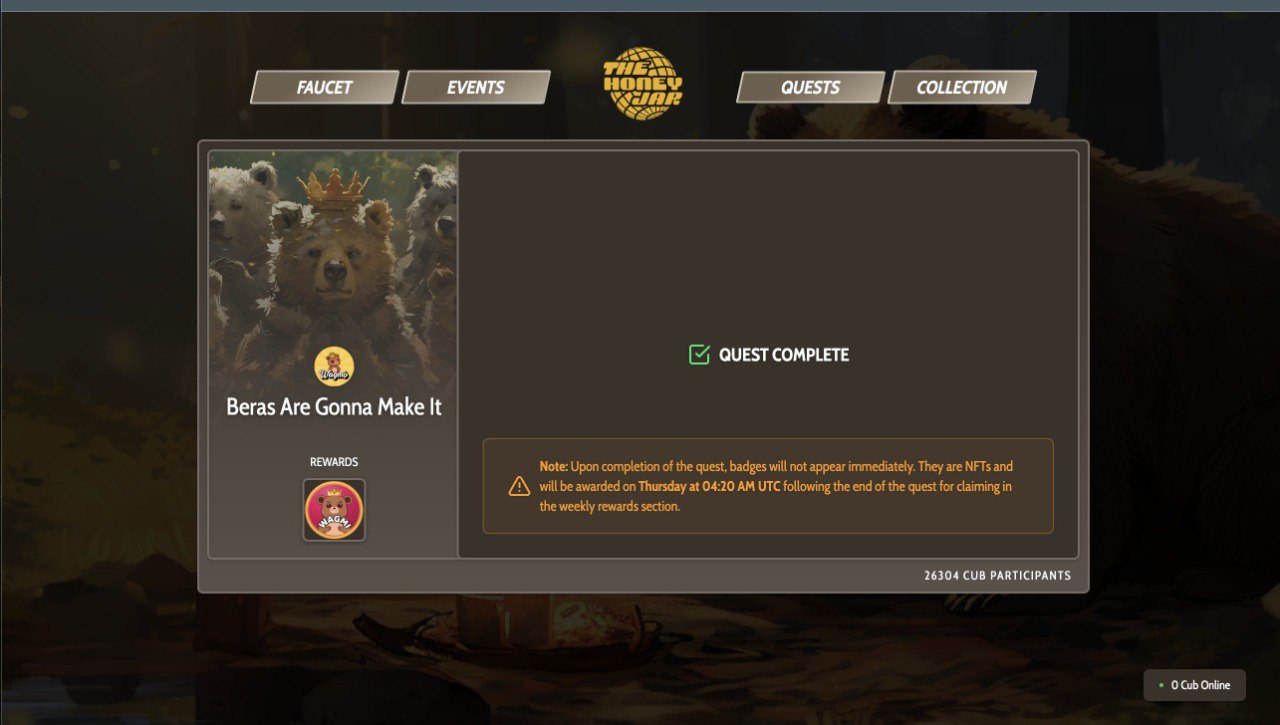Viewport: 1280px width, 725px height.
Task: Select the WAGMI reward badge
Action: pos(334,510)
